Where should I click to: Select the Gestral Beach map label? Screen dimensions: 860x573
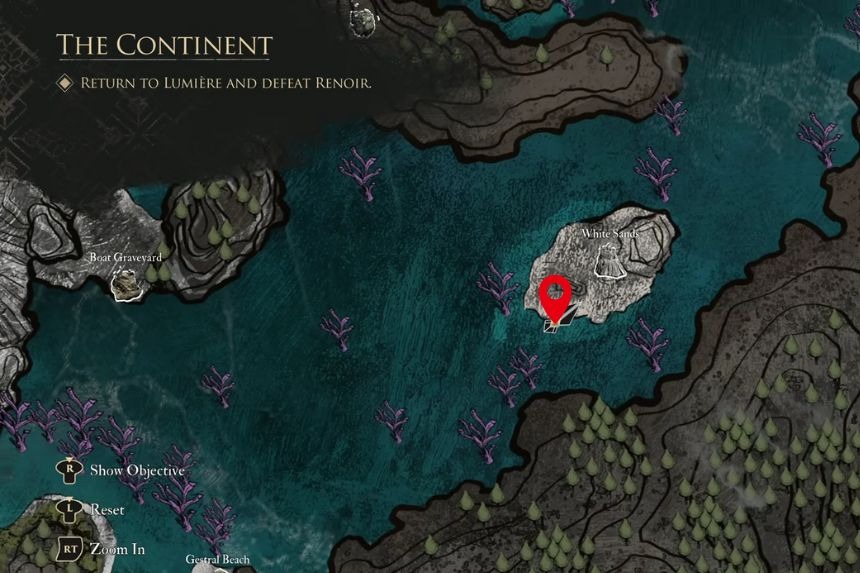point(217,560)
